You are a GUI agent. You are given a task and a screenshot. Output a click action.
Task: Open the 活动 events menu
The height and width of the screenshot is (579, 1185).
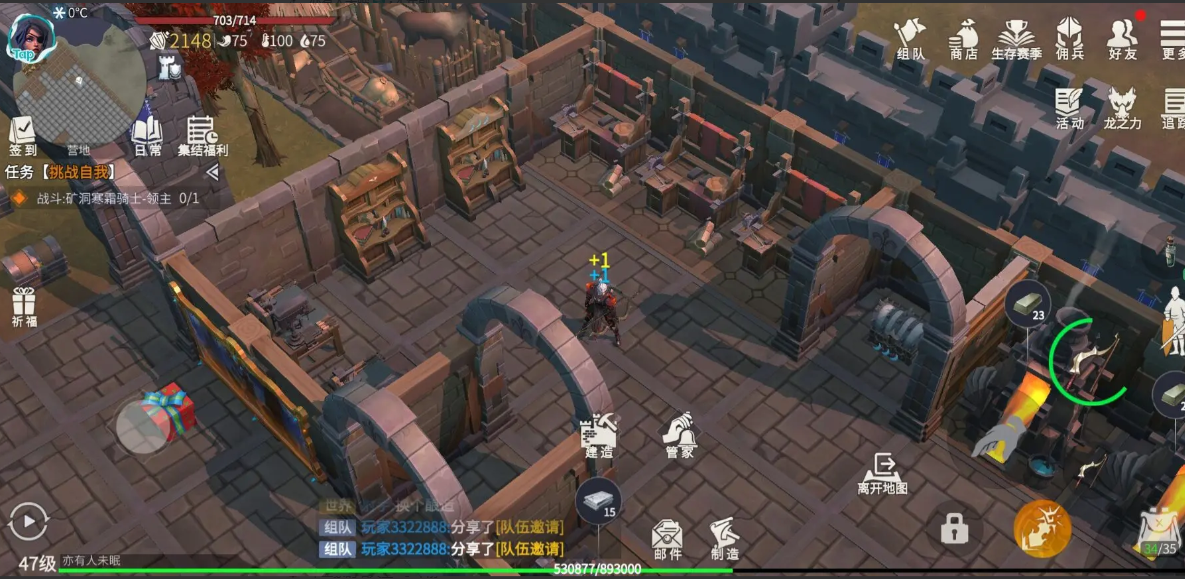(1069, 107)
